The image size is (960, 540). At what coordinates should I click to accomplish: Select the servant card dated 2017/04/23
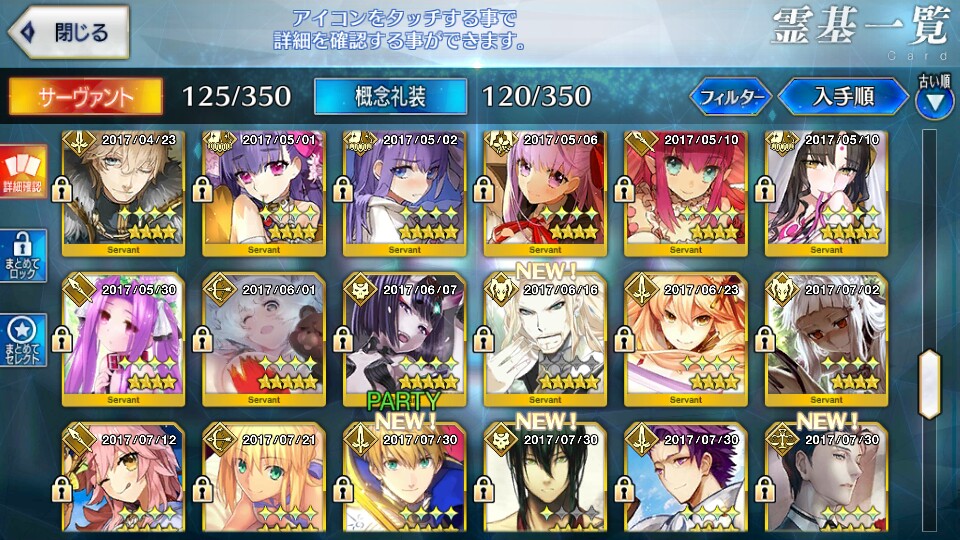pos(123,192)
